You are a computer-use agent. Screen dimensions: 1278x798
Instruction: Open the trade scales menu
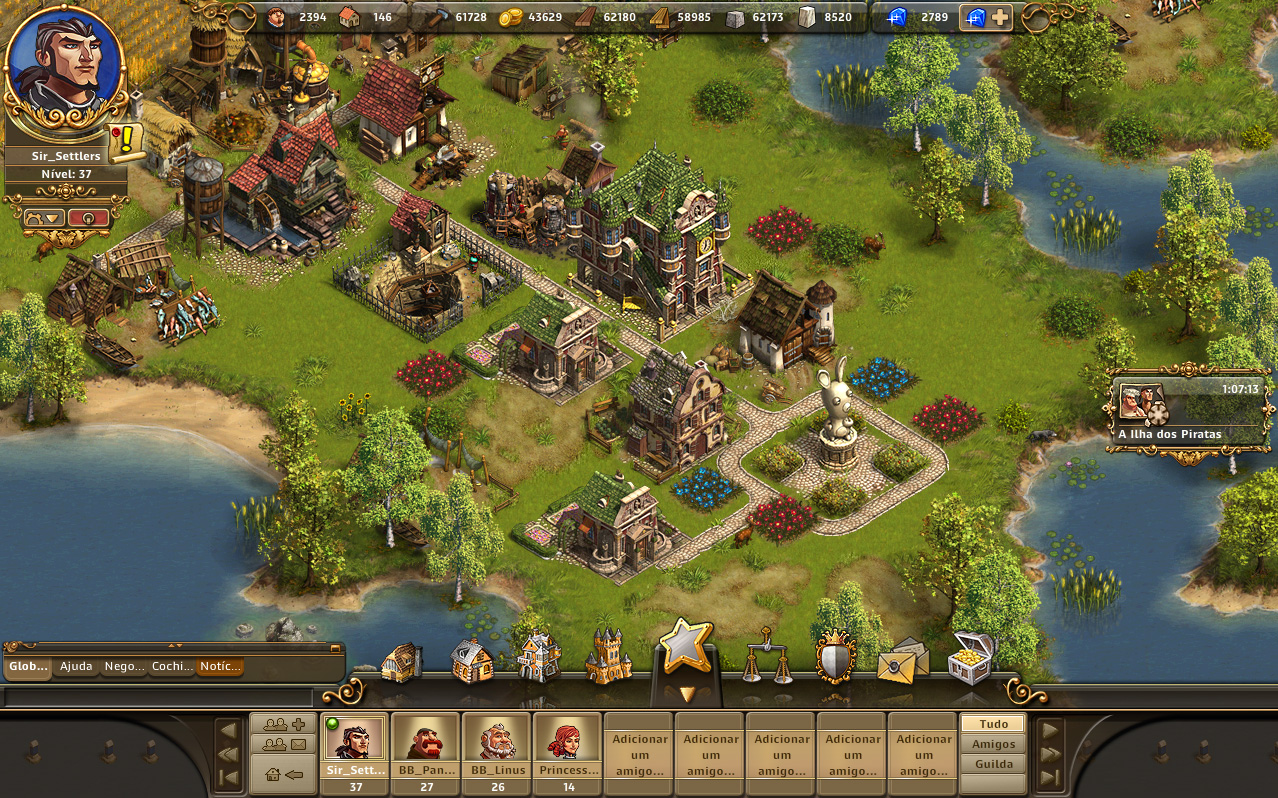tap(765, 657)
